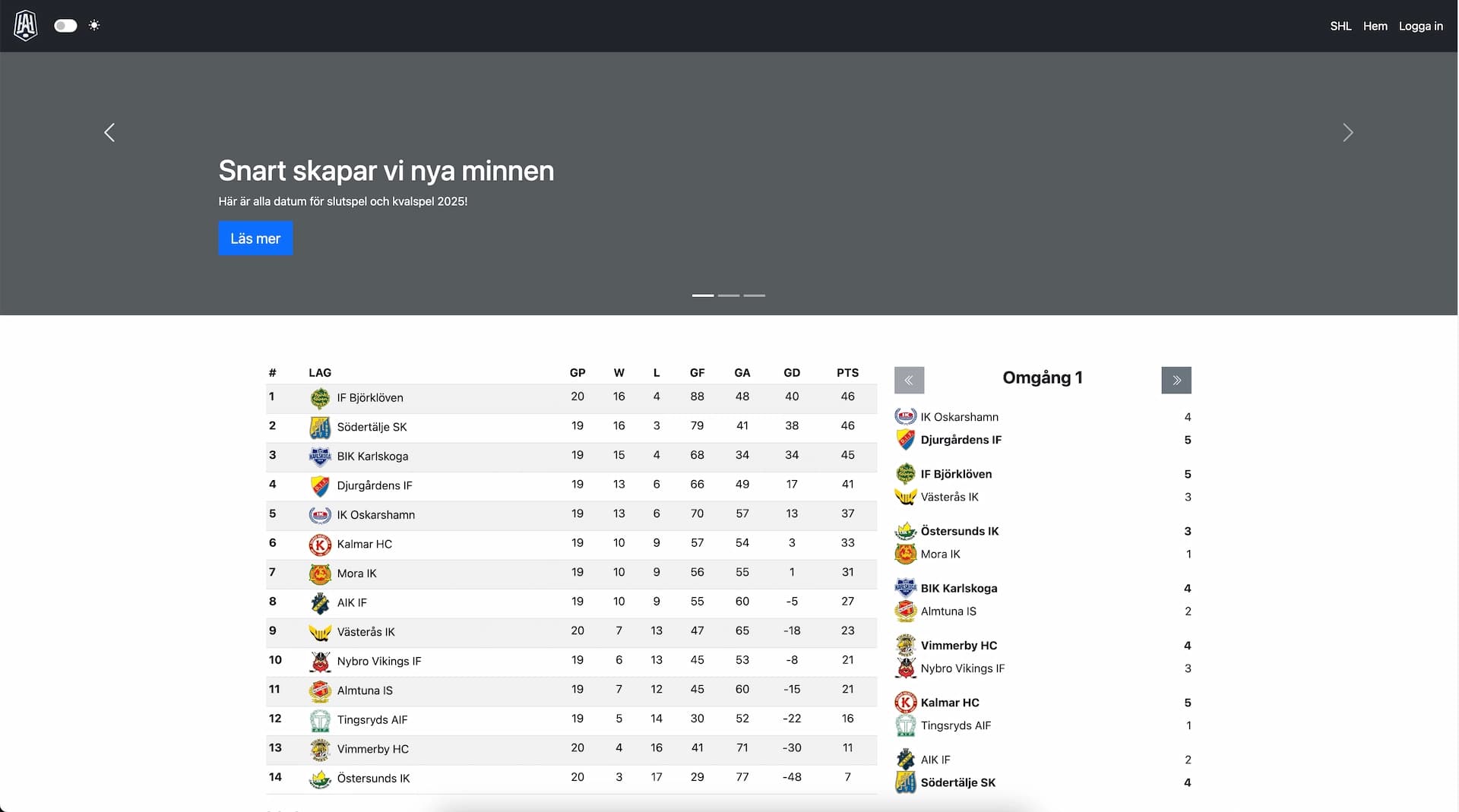Go to previous round with left double chevron

pyautogui.click(x=909, y=380)
